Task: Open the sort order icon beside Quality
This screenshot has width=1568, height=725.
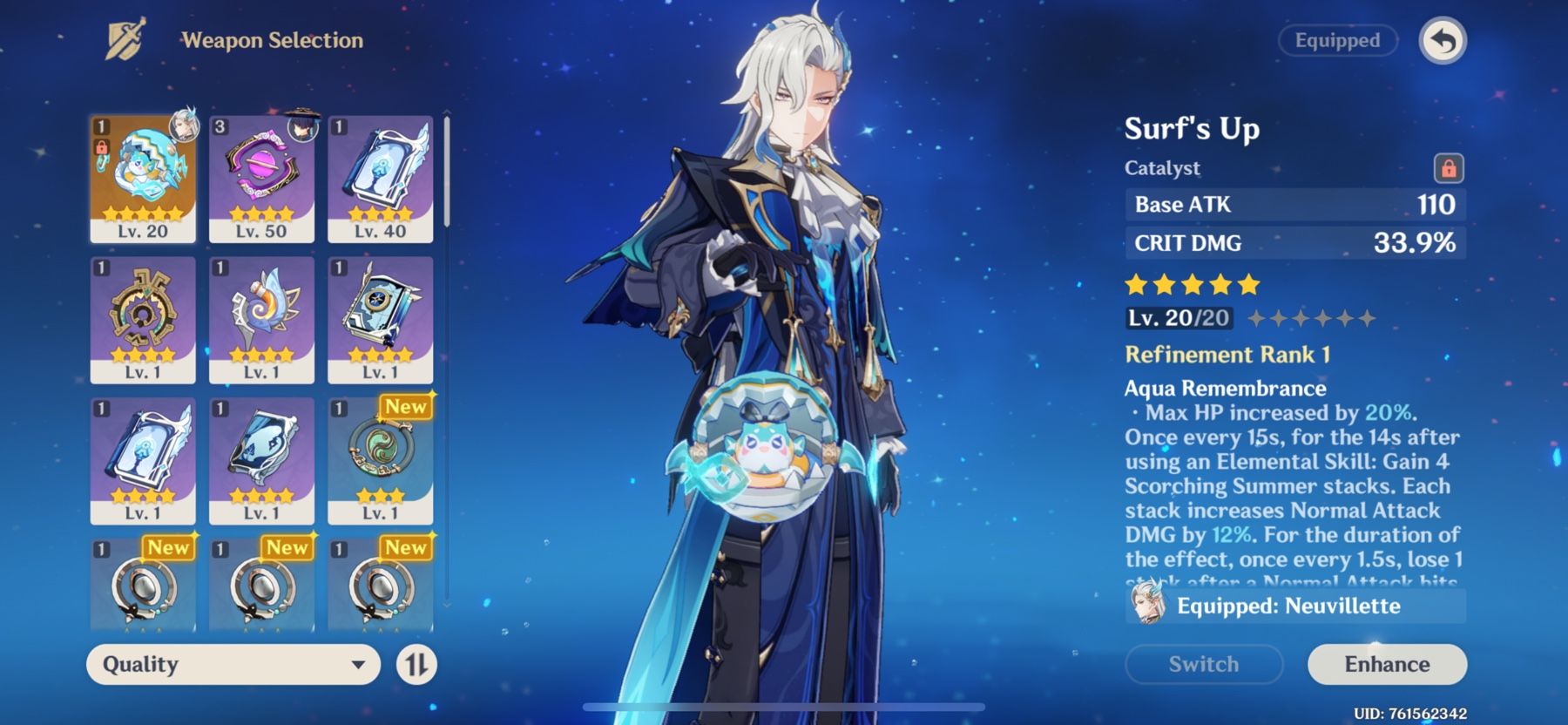Action: coord(418,665)
